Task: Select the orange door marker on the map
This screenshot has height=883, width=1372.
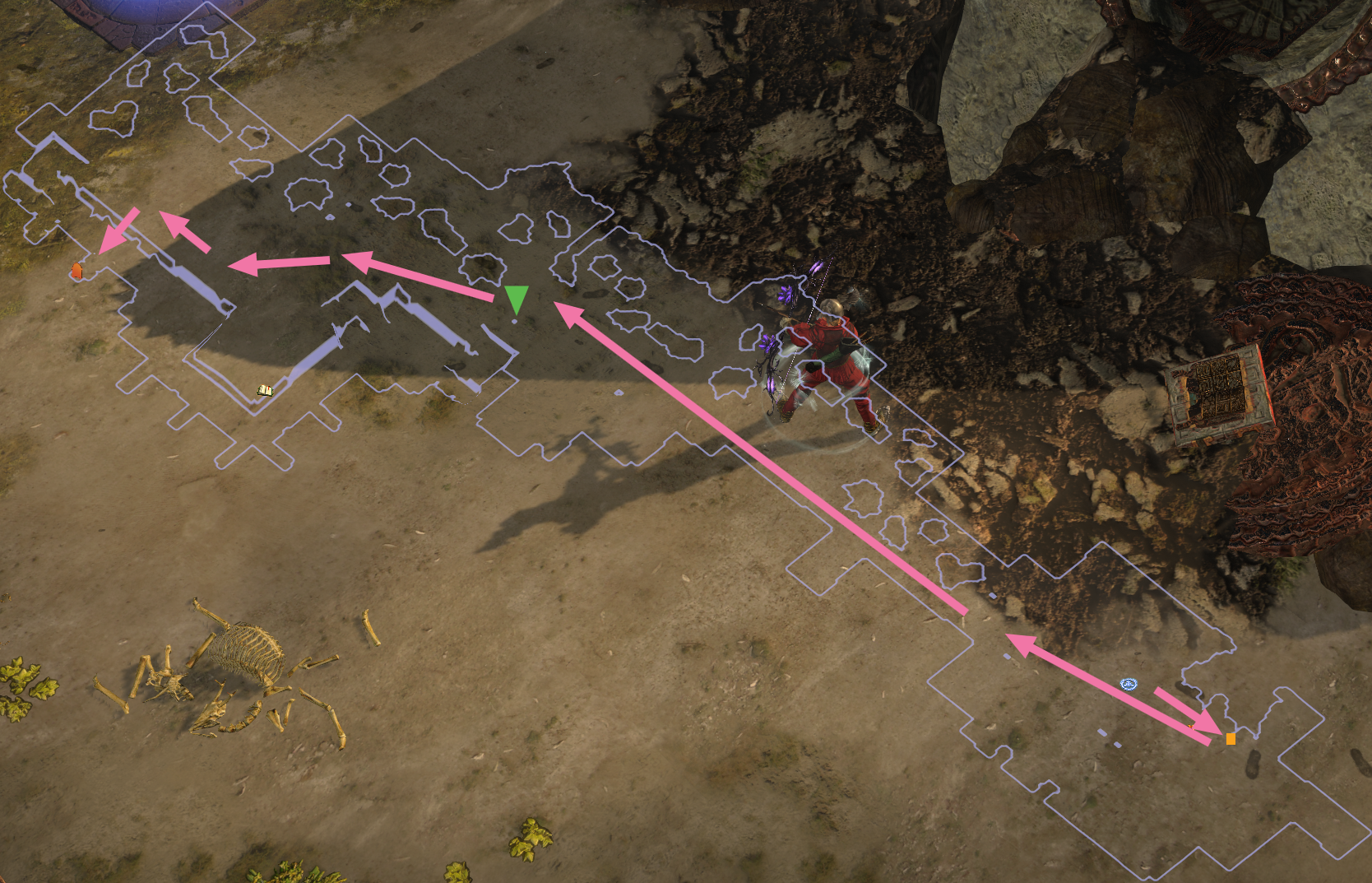Action: point(76,270)
